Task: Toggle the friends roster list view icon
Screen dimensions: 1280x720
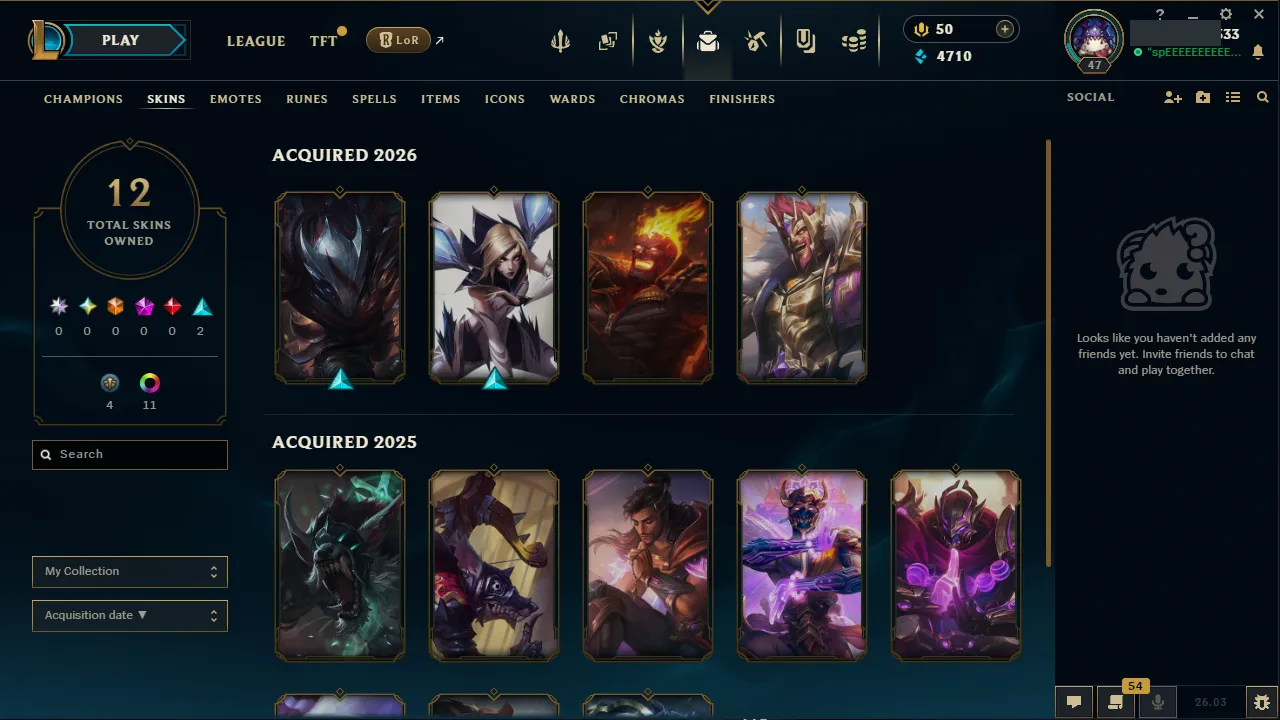Action: tap(1232, 97)
